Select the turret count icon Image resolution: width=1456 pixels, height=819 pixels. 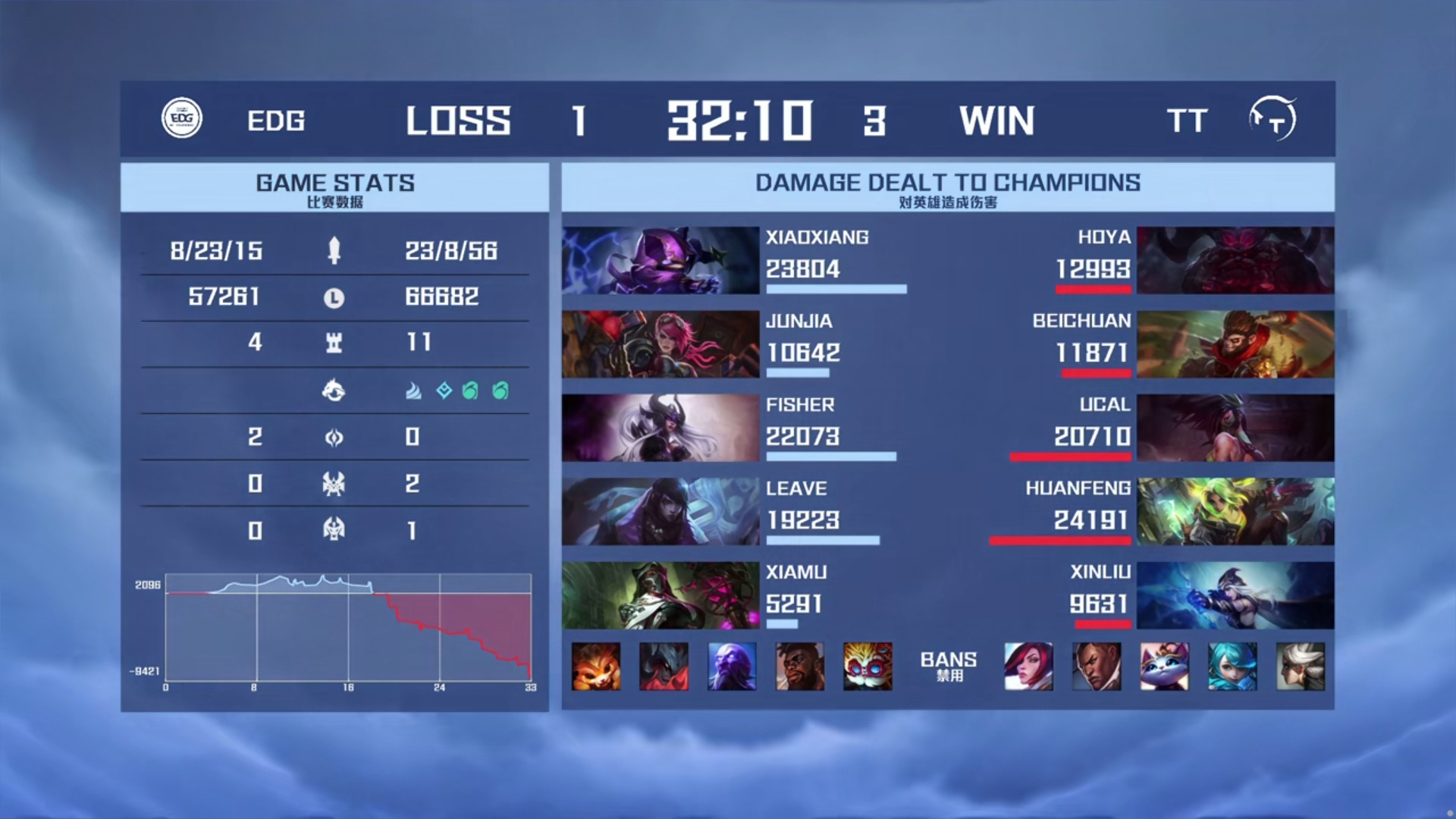(x=336, y=342)
